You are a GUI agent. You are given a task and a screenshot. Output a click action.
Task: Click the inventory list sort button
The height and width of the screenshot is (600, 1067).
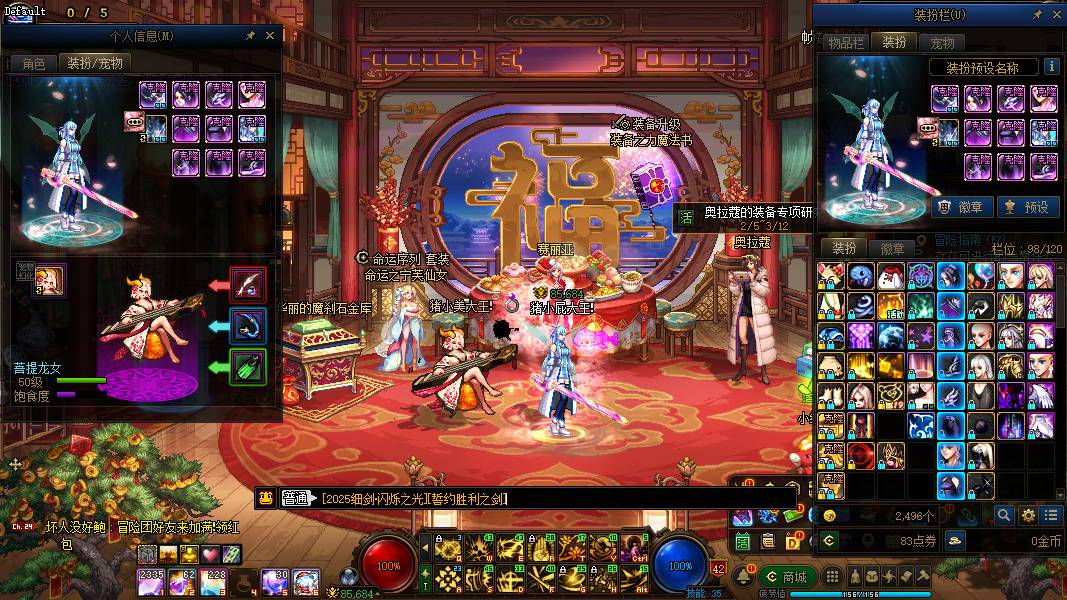pos(1051,516)
